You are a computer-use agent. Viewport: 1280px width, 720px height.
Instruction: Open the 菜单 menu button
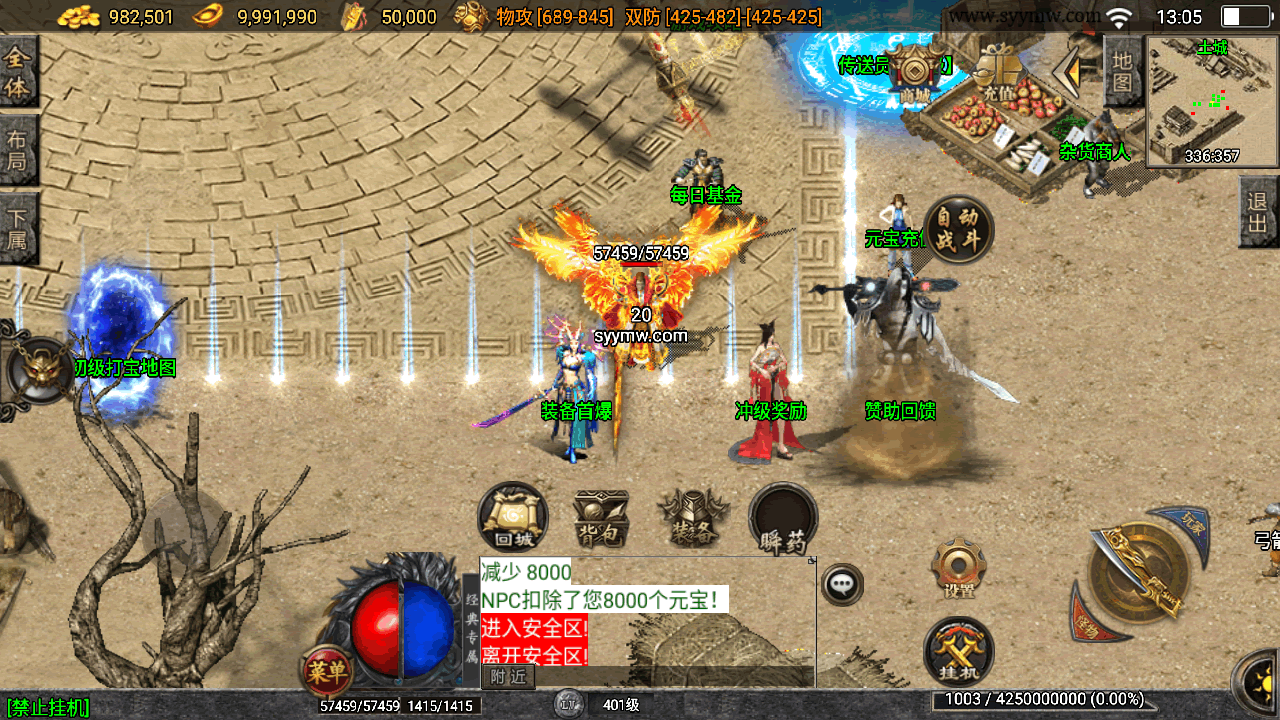(326, 671)
